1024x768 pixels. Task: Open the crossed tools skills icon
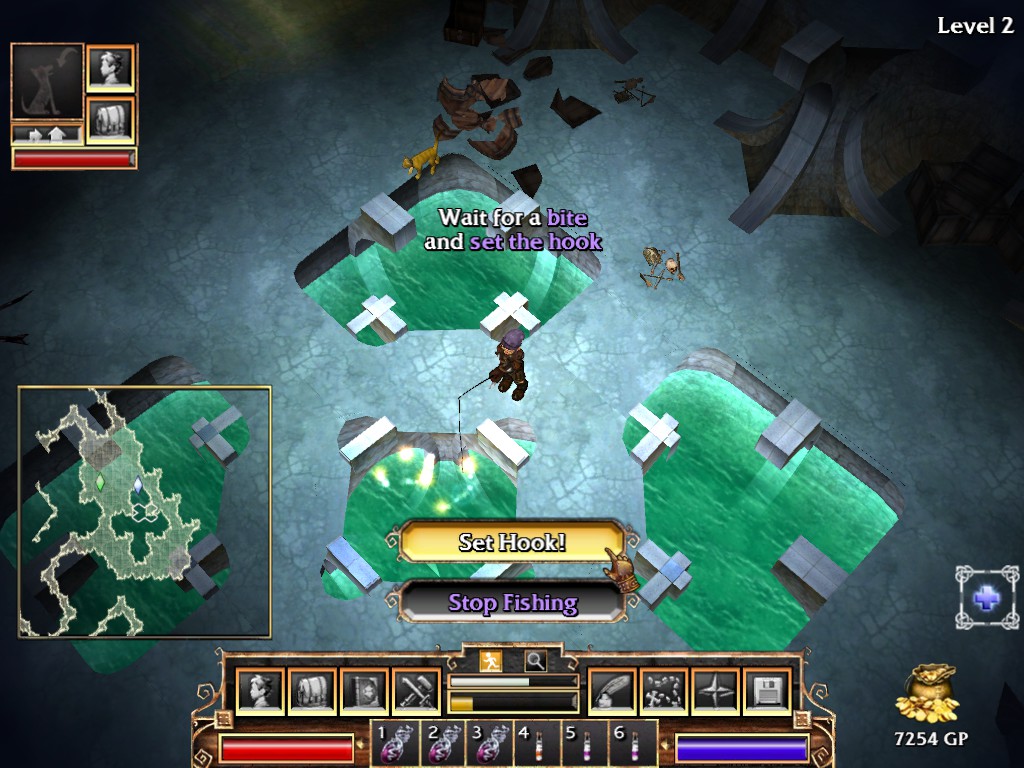[415, 692]
